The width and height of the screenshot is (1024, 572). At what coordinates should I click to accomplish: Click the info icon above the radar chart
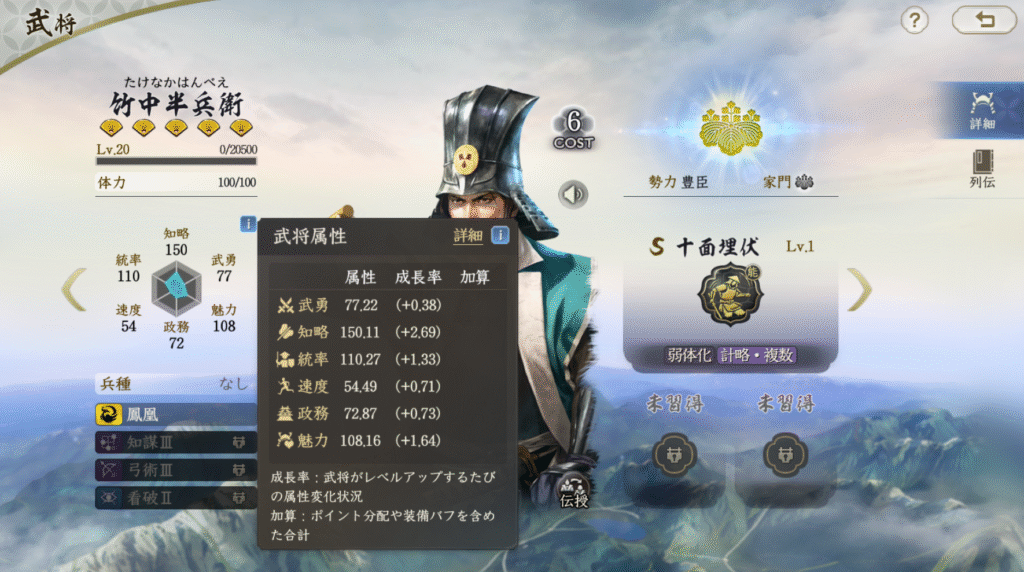tap(248, 224)
